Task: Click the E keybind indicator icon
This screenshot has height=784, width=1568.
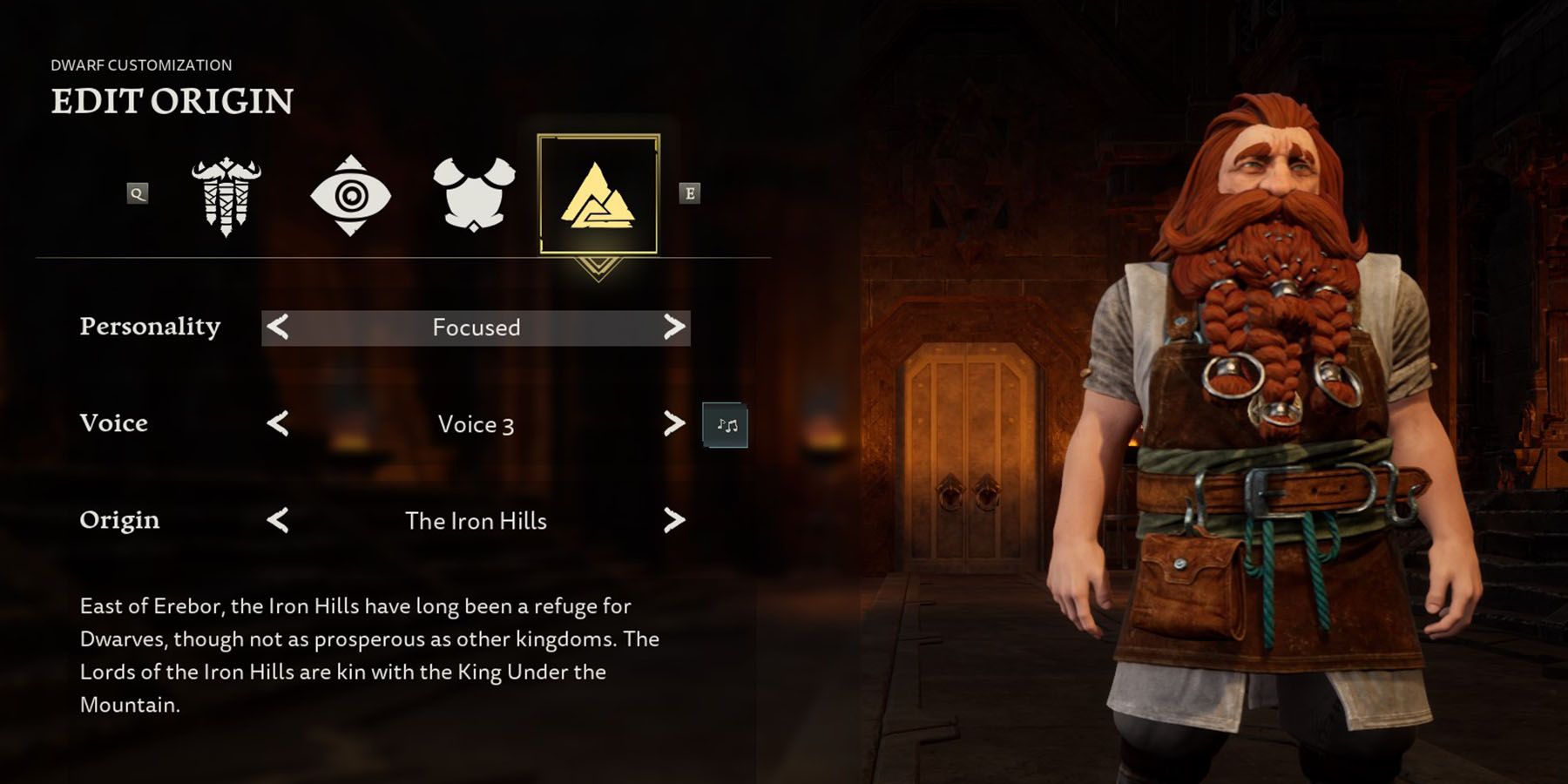Action: pyautogui.click(x=690, y=193)
